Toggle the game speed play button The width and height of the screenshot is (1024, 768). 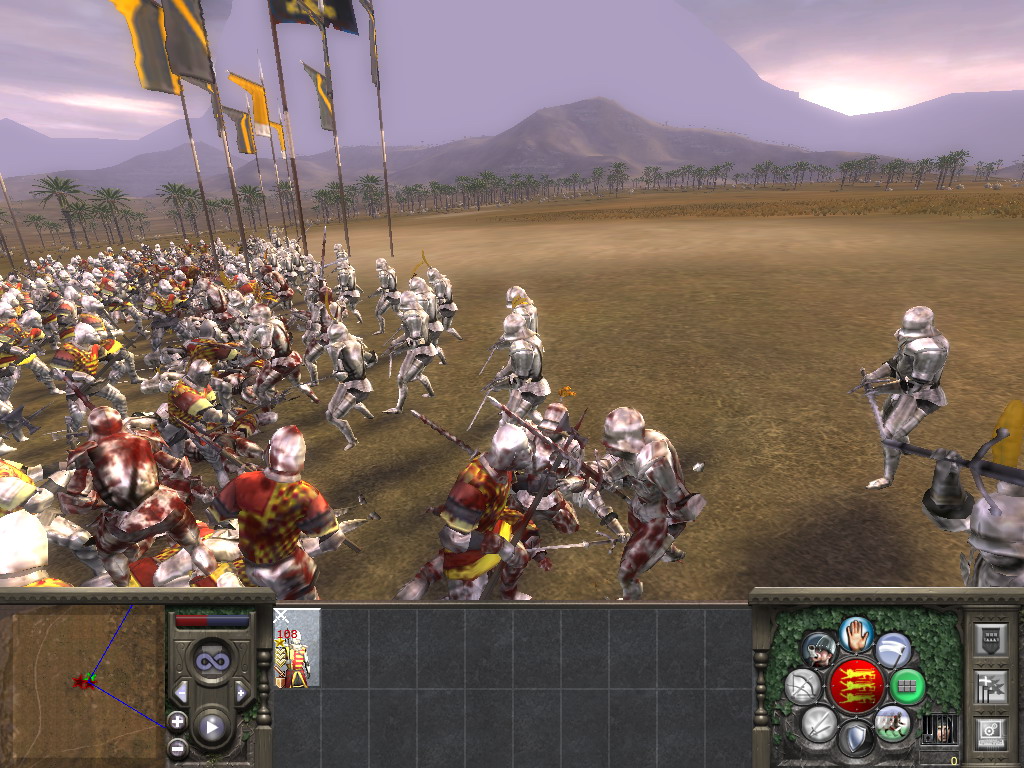click(x=212, y=727)
